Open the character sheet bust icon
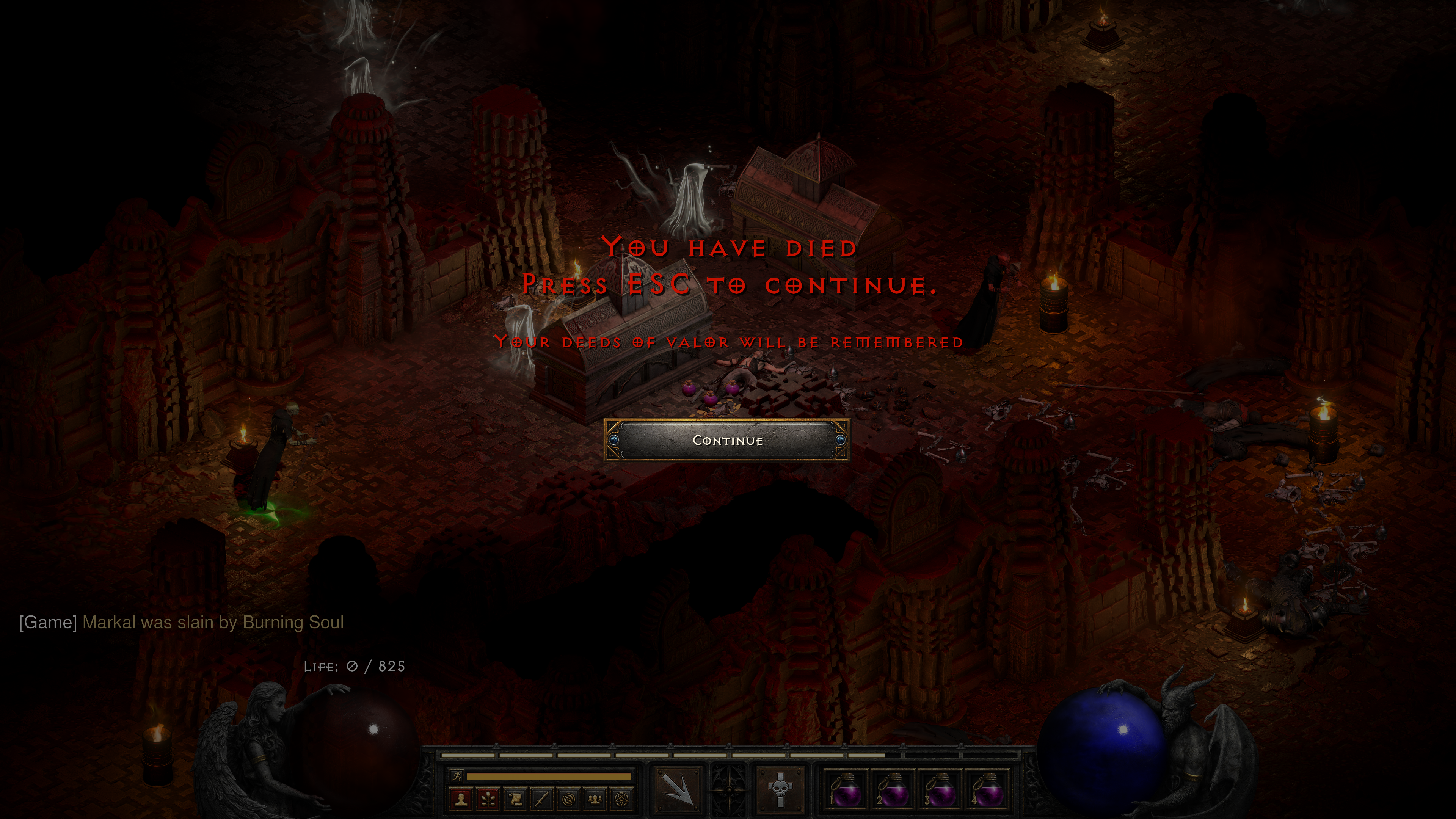Screen dimensions: 1456x819 click(x=461, y=799)
